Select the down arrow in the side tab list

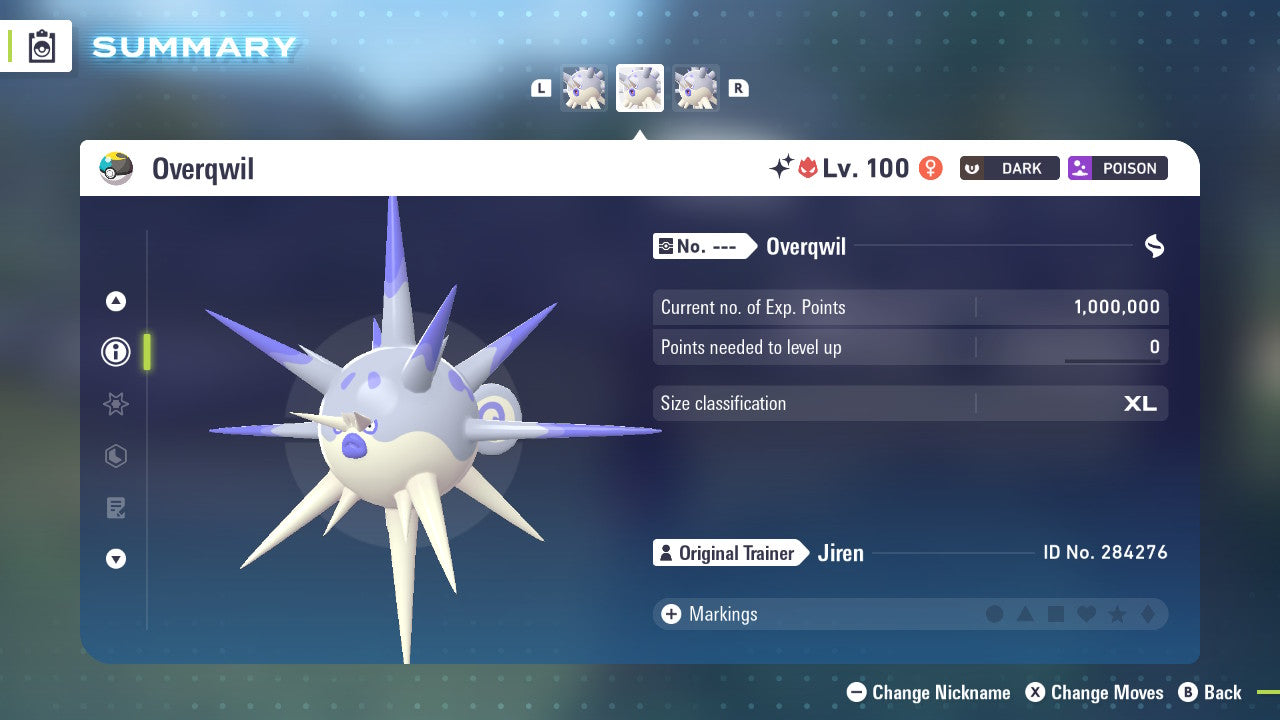116,559
